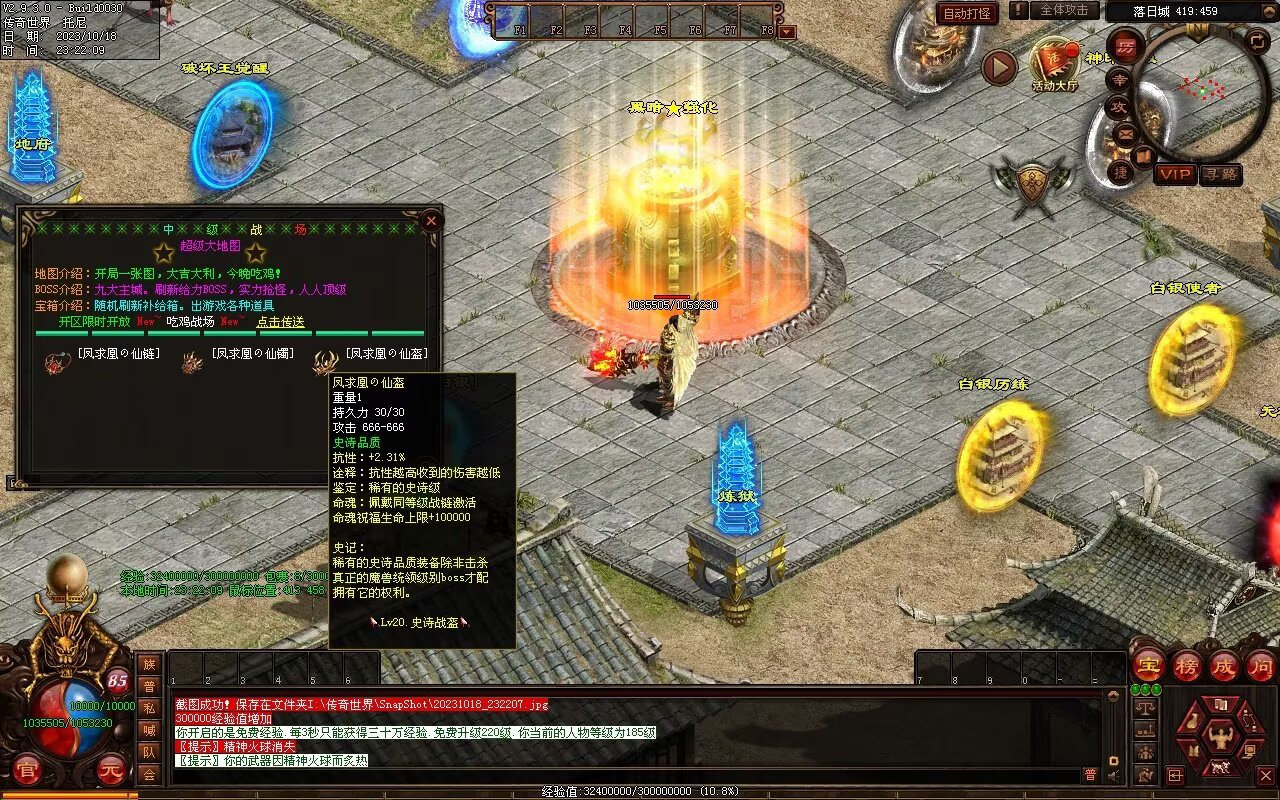The image size is (1280, 800).
Task: Click the round play arrow button
Action: point(998,67)
